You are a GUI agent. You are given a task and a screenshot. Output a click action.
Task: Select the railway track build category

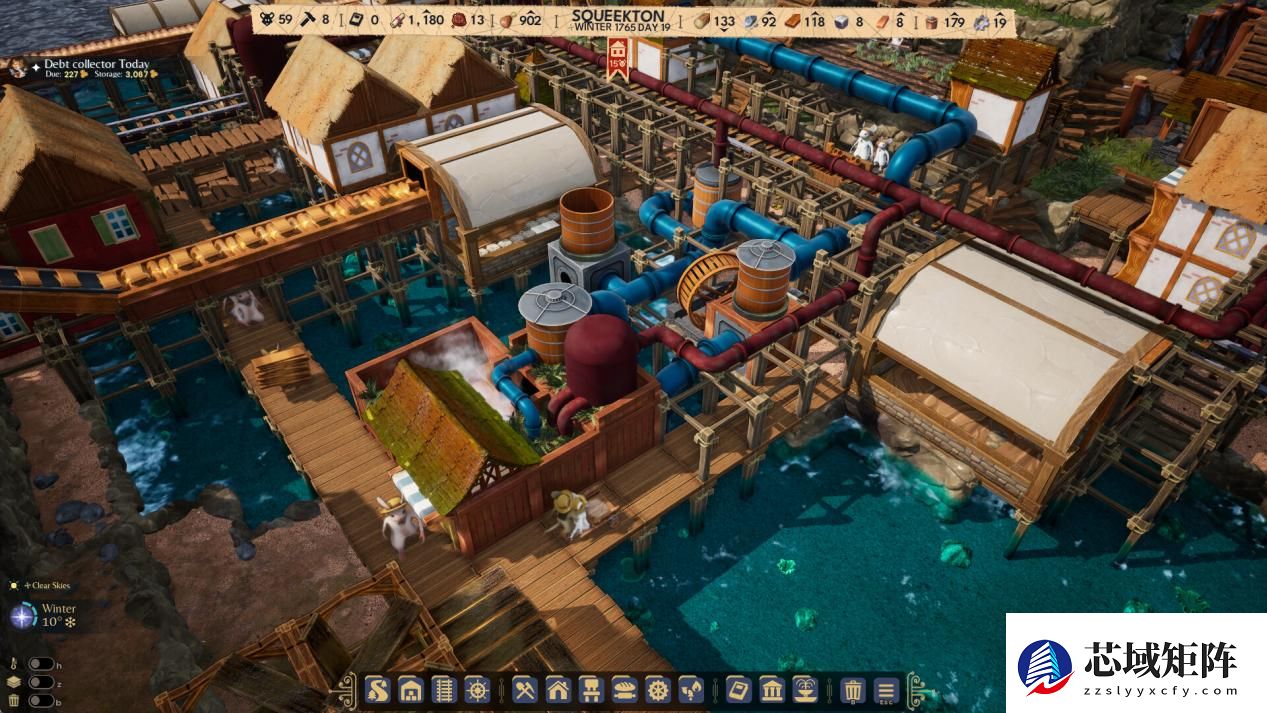click(445, 689)
